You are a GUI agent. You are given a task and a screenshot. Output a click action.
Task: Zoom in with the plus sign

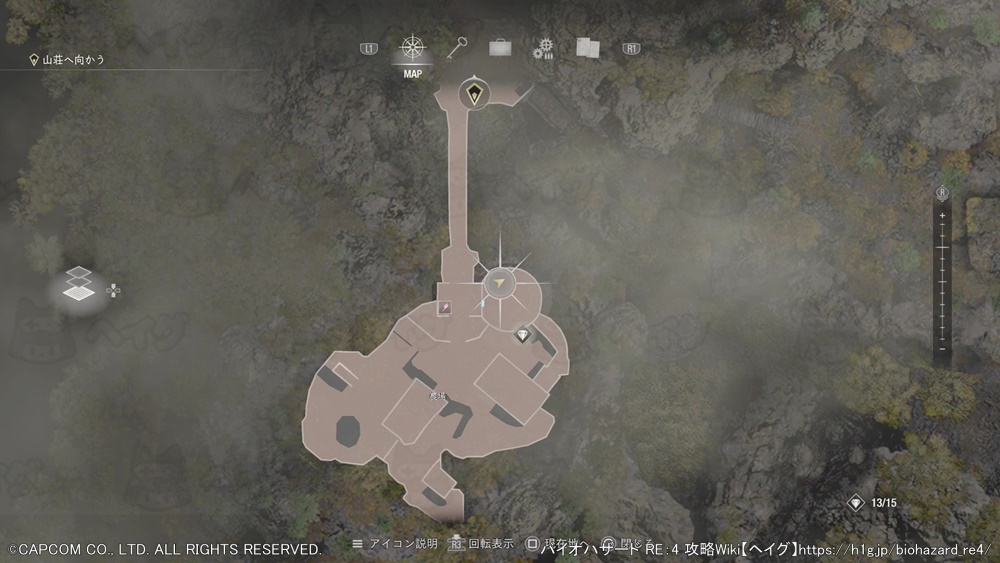(942, 215)
